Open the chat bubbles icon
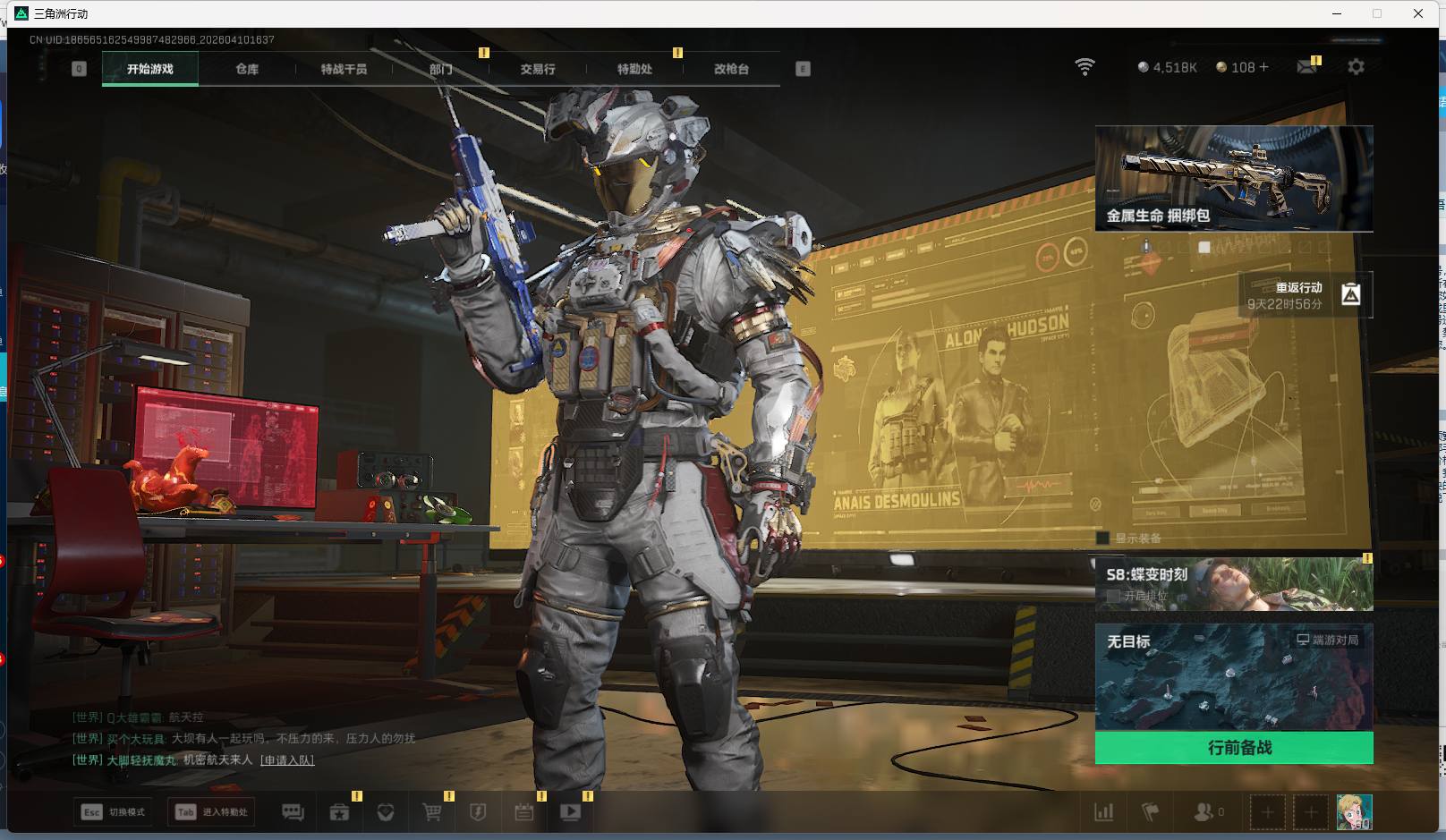1446x840 pixels. coord(293,812)
